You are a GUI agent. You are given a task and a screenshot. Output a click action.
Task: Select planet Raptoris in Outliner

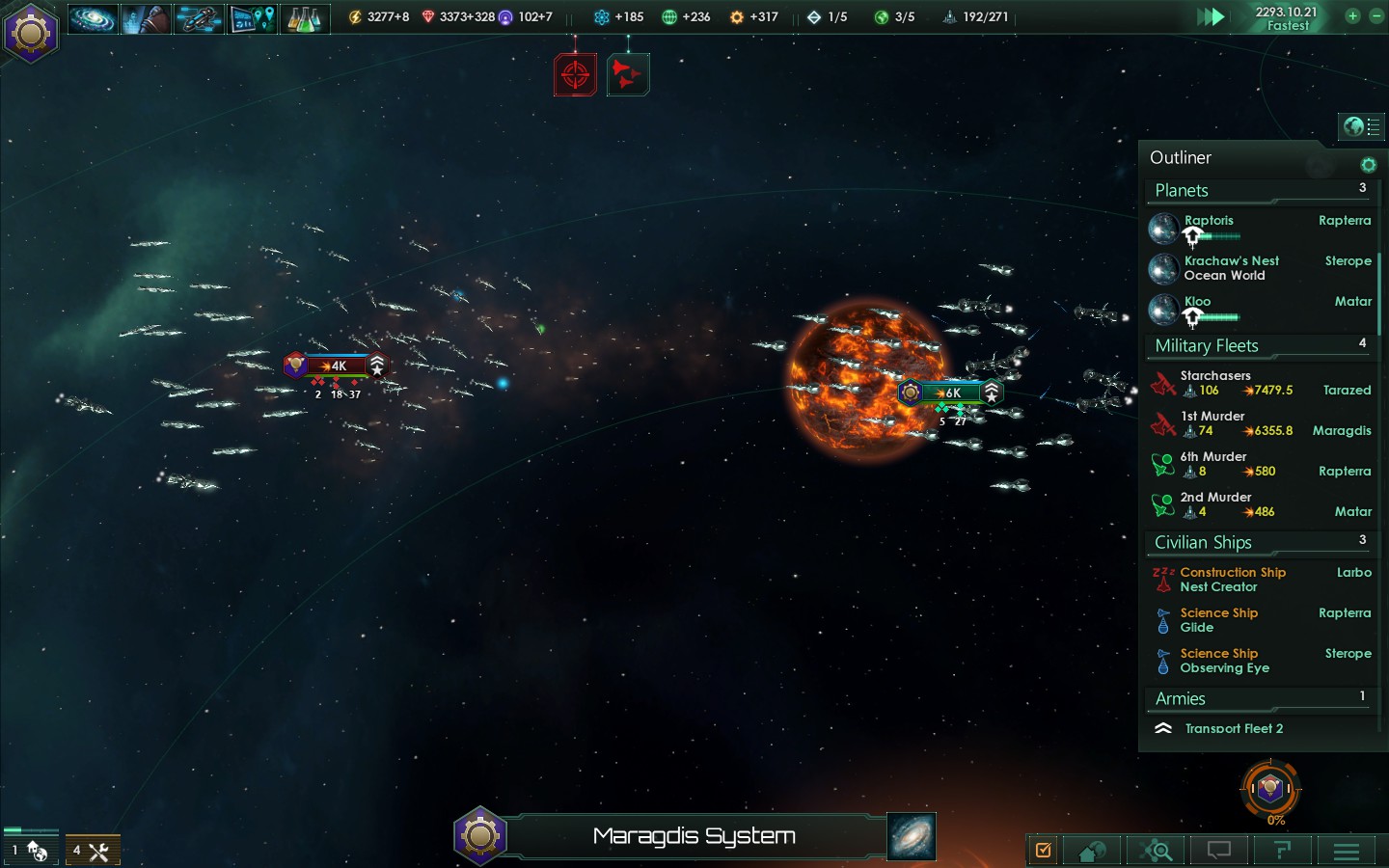pyautogui.click(x=1209, y=221)
